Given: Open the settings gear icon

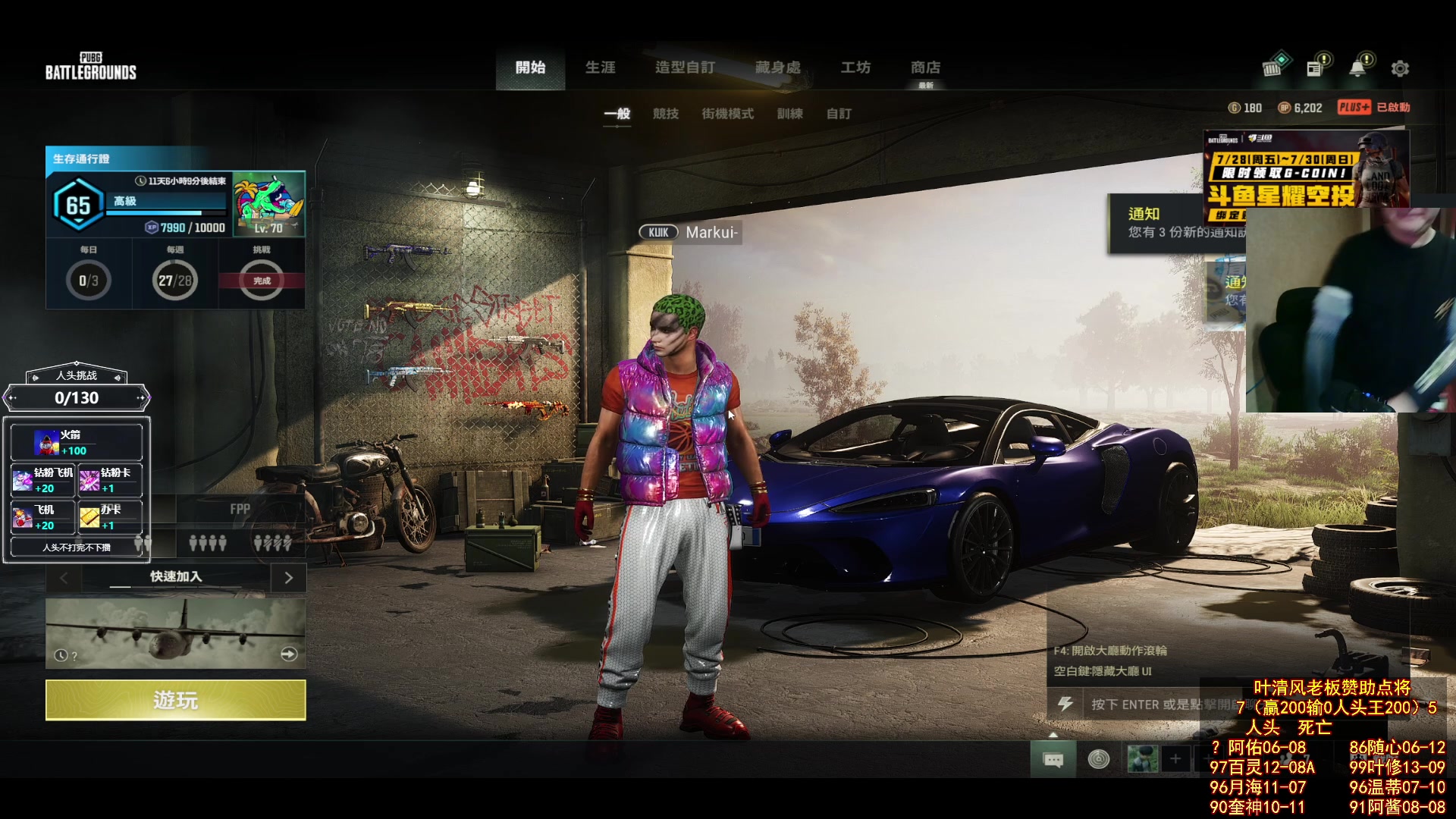Looking at the screenshot, I should [x=1400, y=69].
